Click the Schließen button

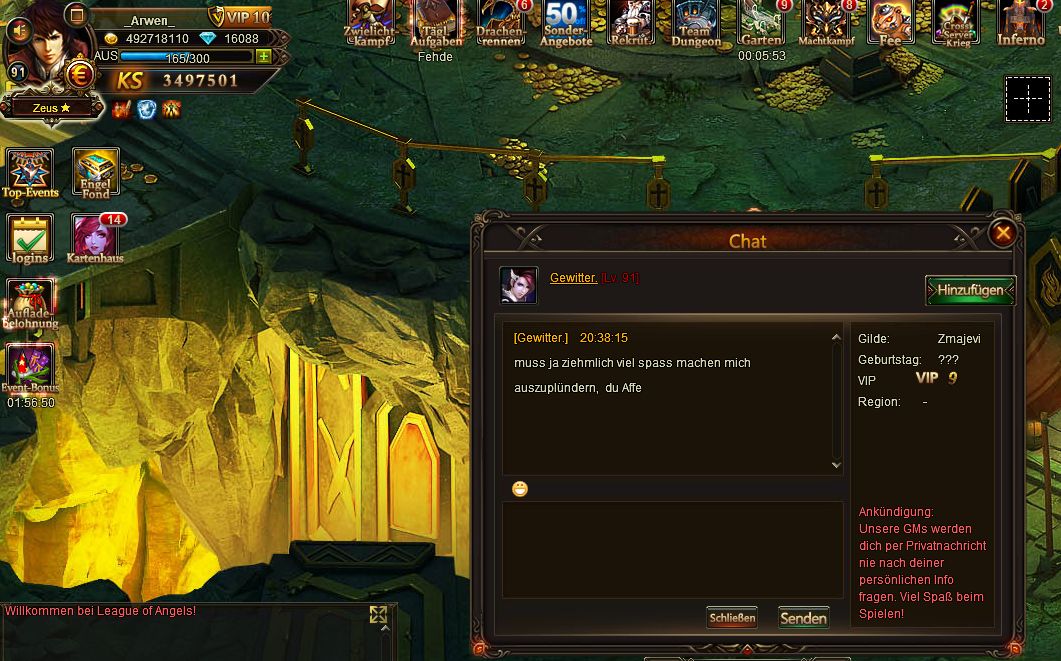coord(731,618)
